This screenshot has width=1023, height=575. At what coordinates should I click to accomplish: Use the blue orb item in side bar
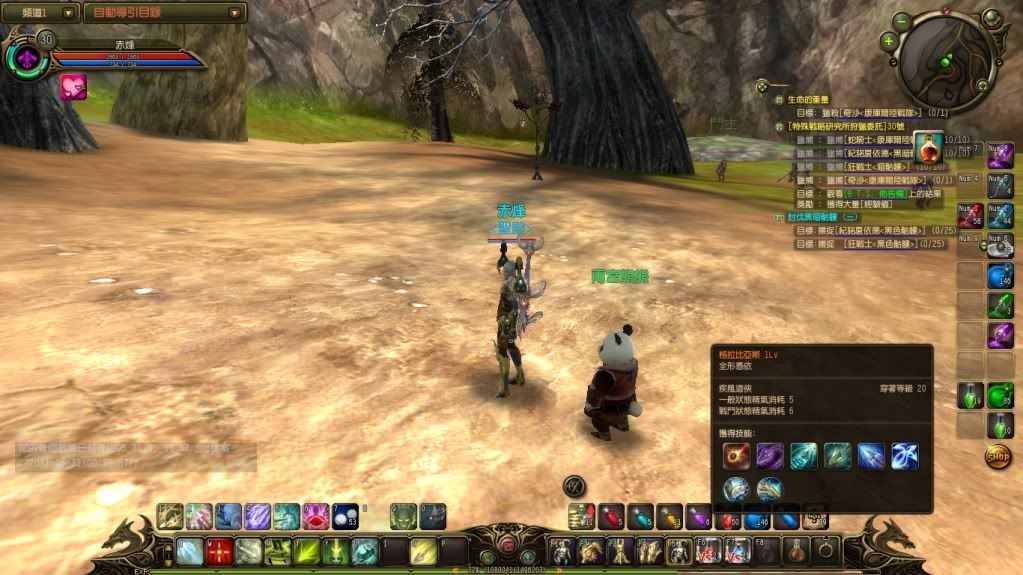click(1000, 276)
